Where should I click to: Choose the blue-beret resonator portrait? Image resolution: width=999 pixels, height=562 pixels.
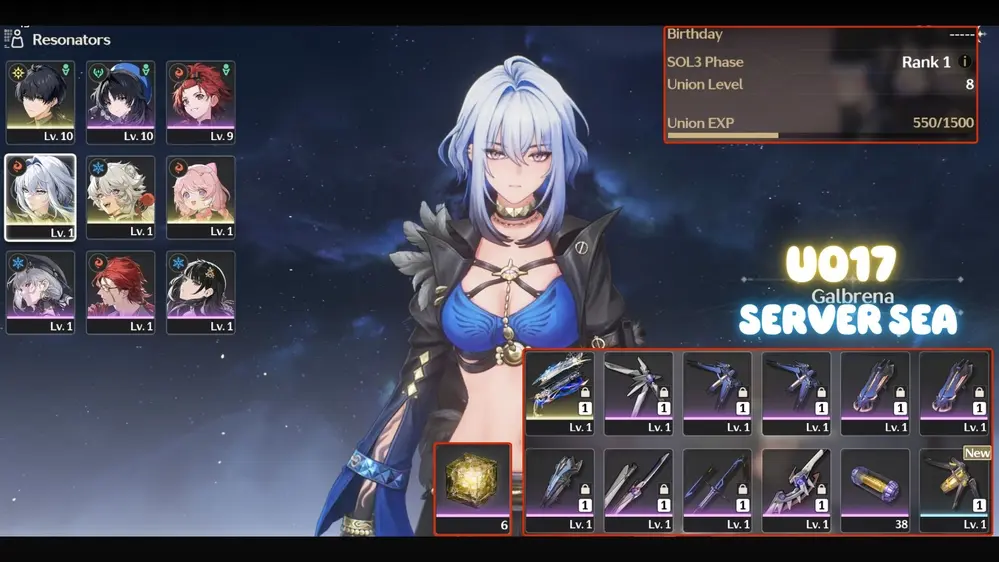pos(120,102)
